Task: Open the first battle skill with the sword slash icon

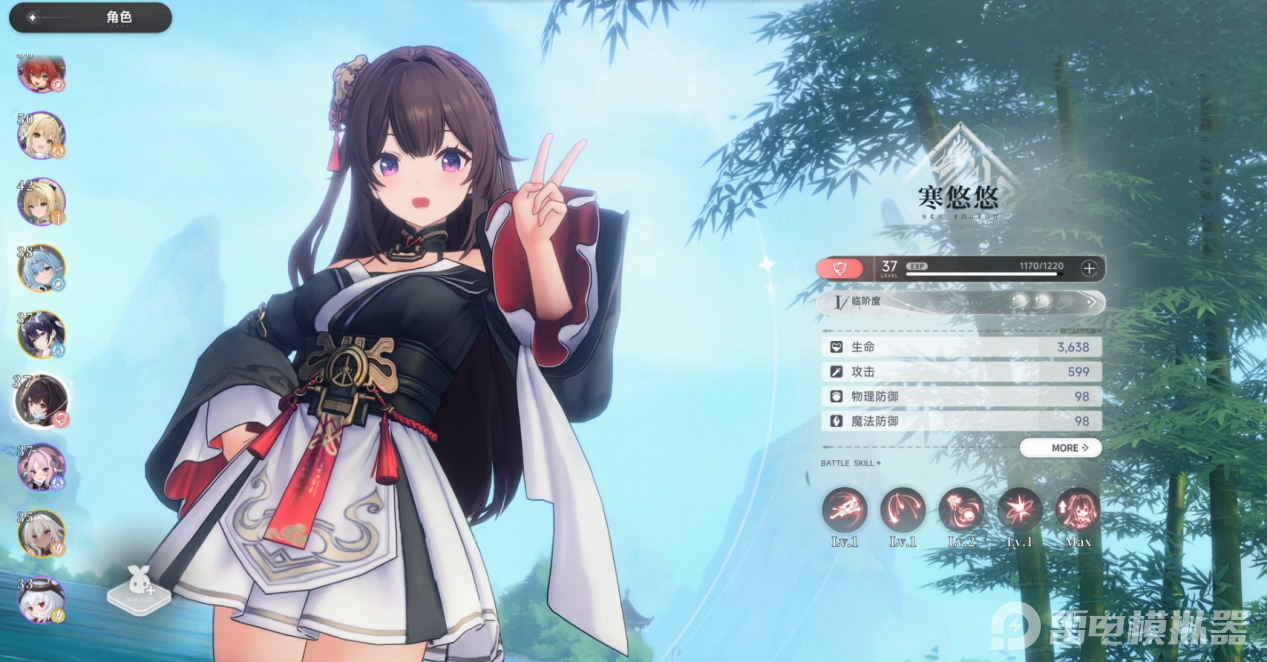Action: pyautogui.click(x=844, y=511)
